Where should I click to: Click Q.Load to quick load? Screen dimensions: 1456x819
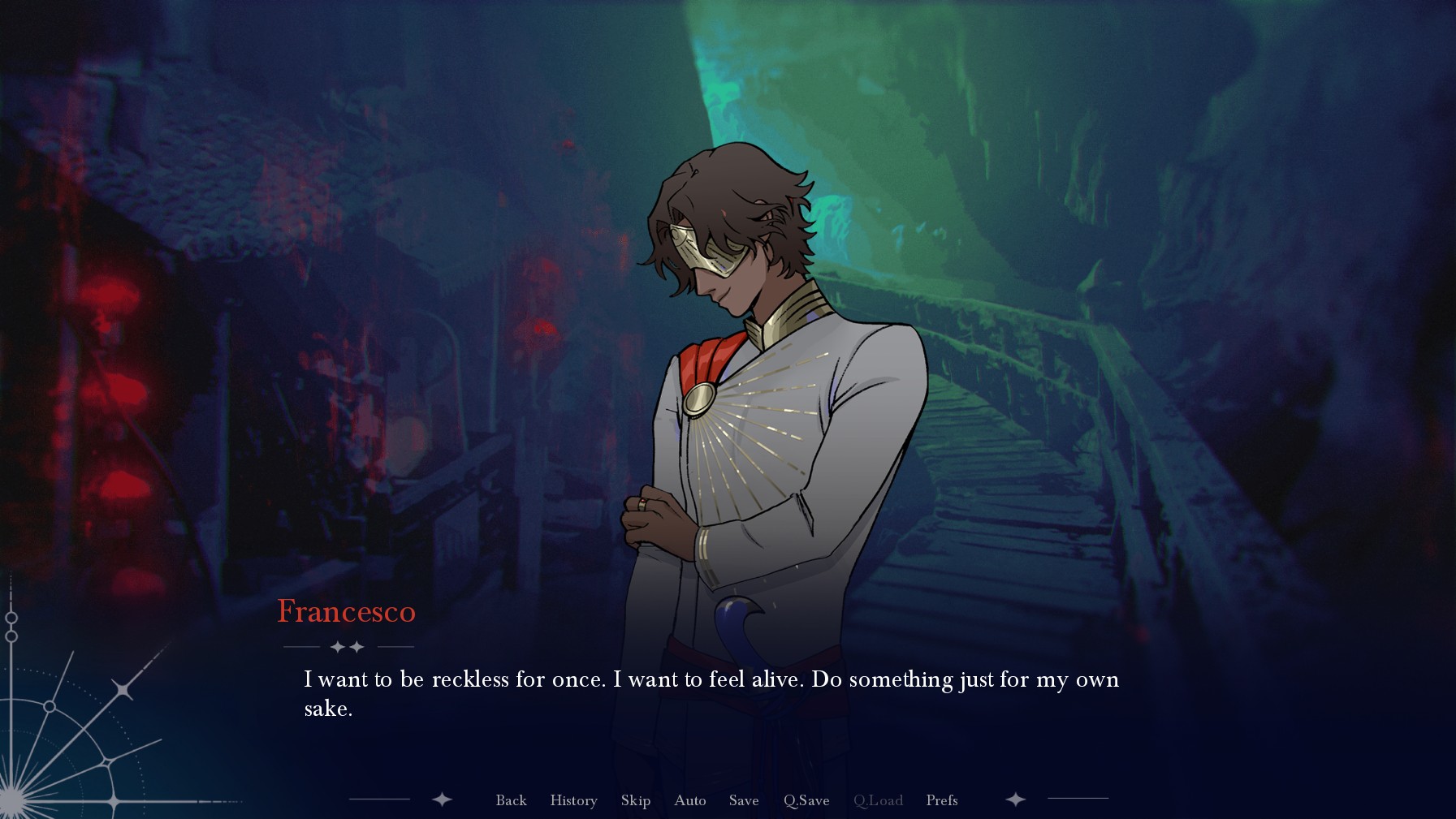(877, 800)
